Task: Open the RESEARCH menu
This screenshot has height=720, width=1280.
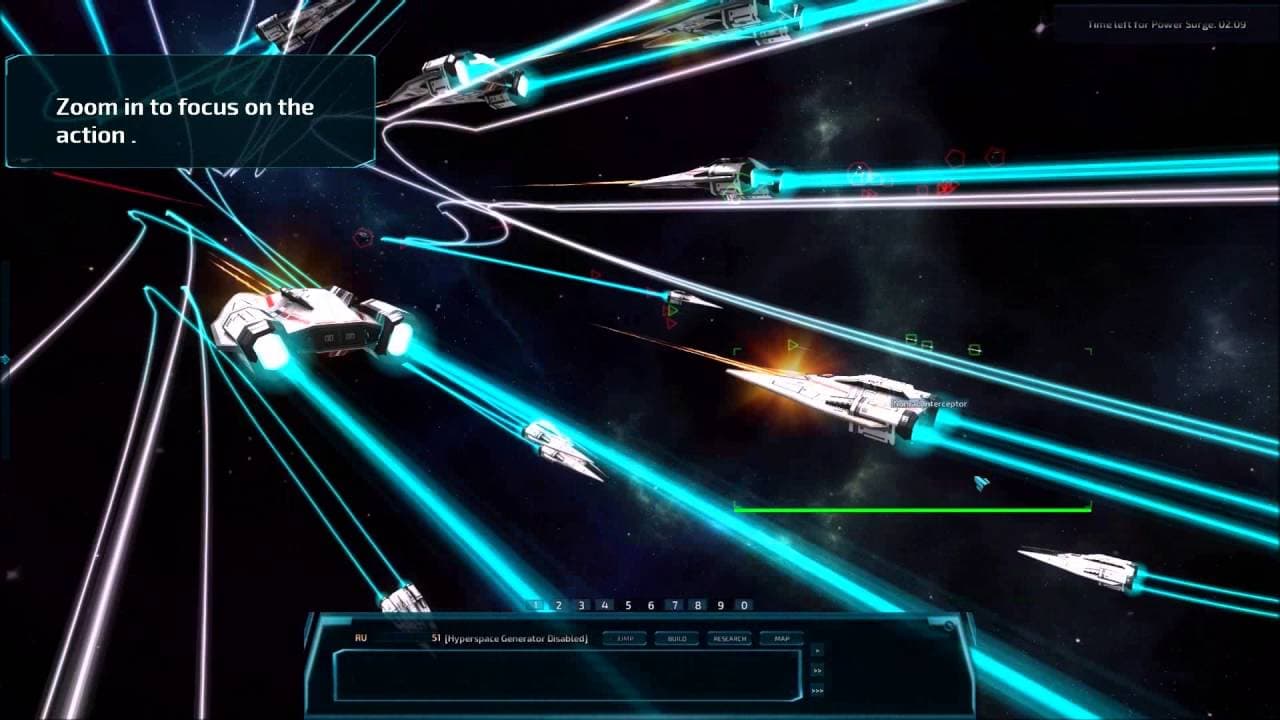Action: [x=730, y=637]
